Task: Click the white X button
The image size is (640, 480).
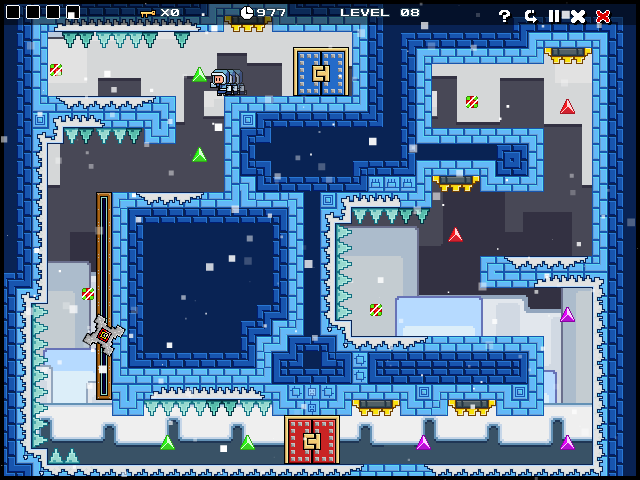Action: point(578,15)
